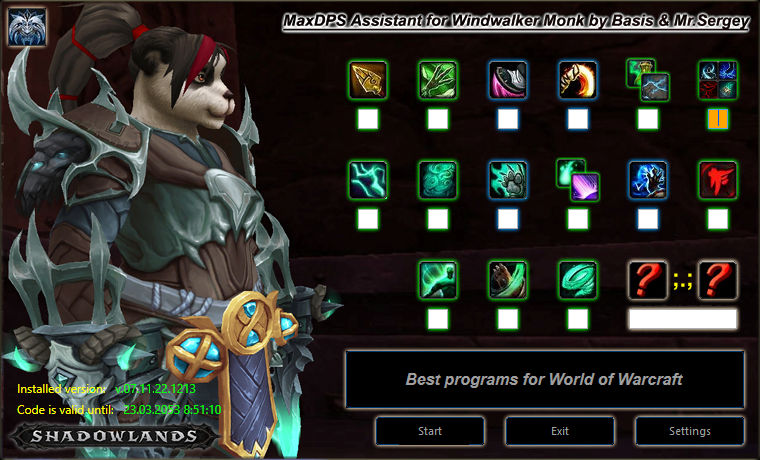The image size is (760, 460).
Task: Click the teal lightning ability icon
Action: tap(368, 179)
